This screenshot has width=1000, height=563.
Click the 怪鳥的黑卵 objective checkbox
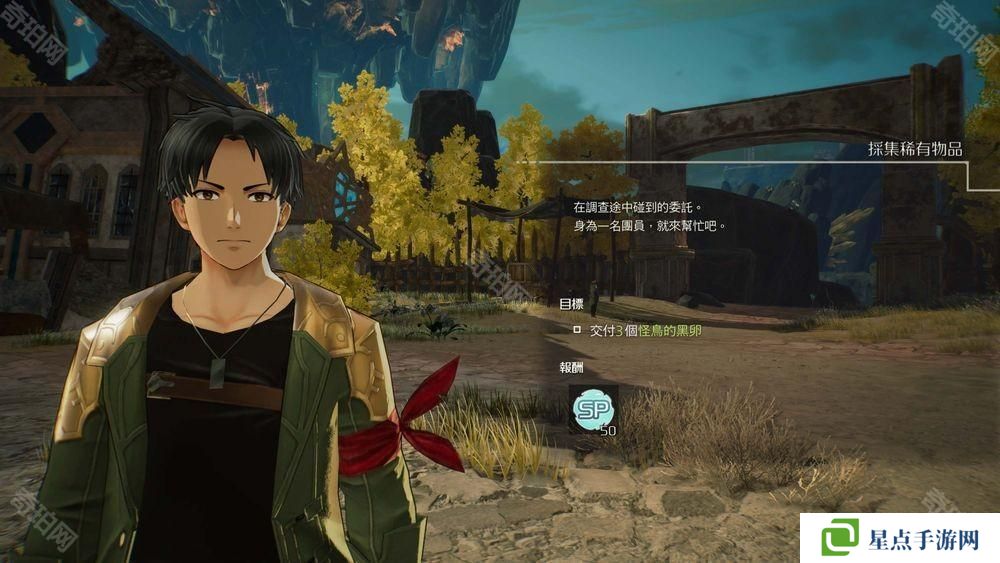tap(576, 329)
